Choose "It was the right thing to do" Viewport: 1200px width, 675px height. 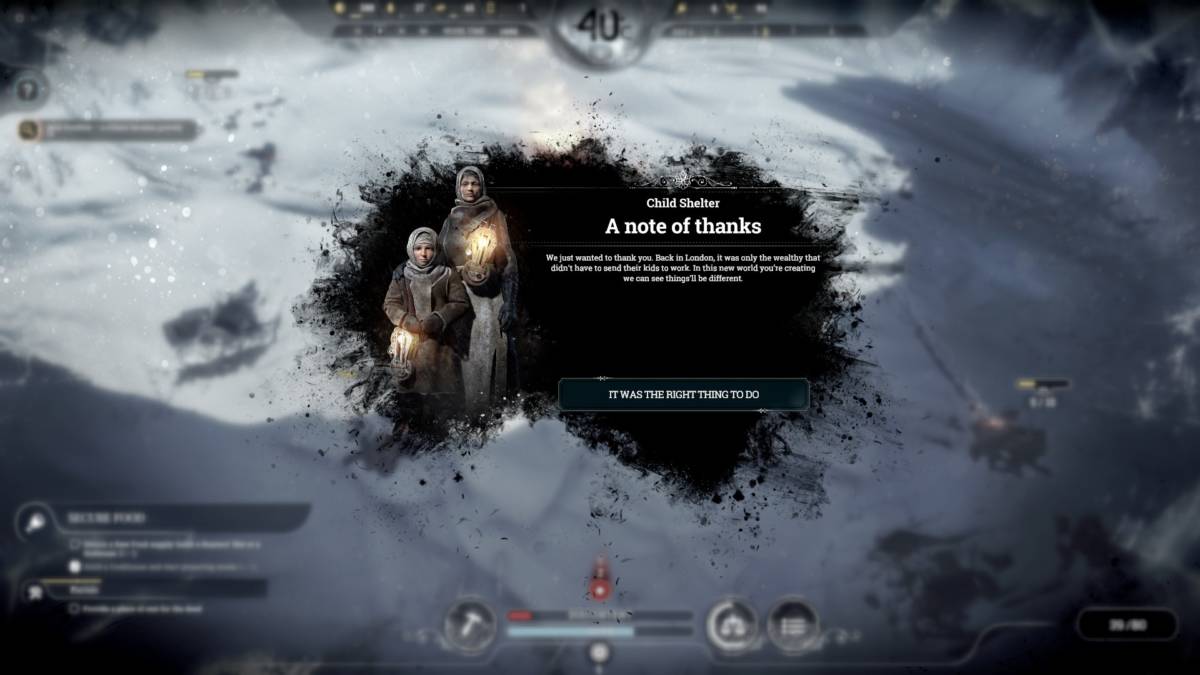pos(683,394)
